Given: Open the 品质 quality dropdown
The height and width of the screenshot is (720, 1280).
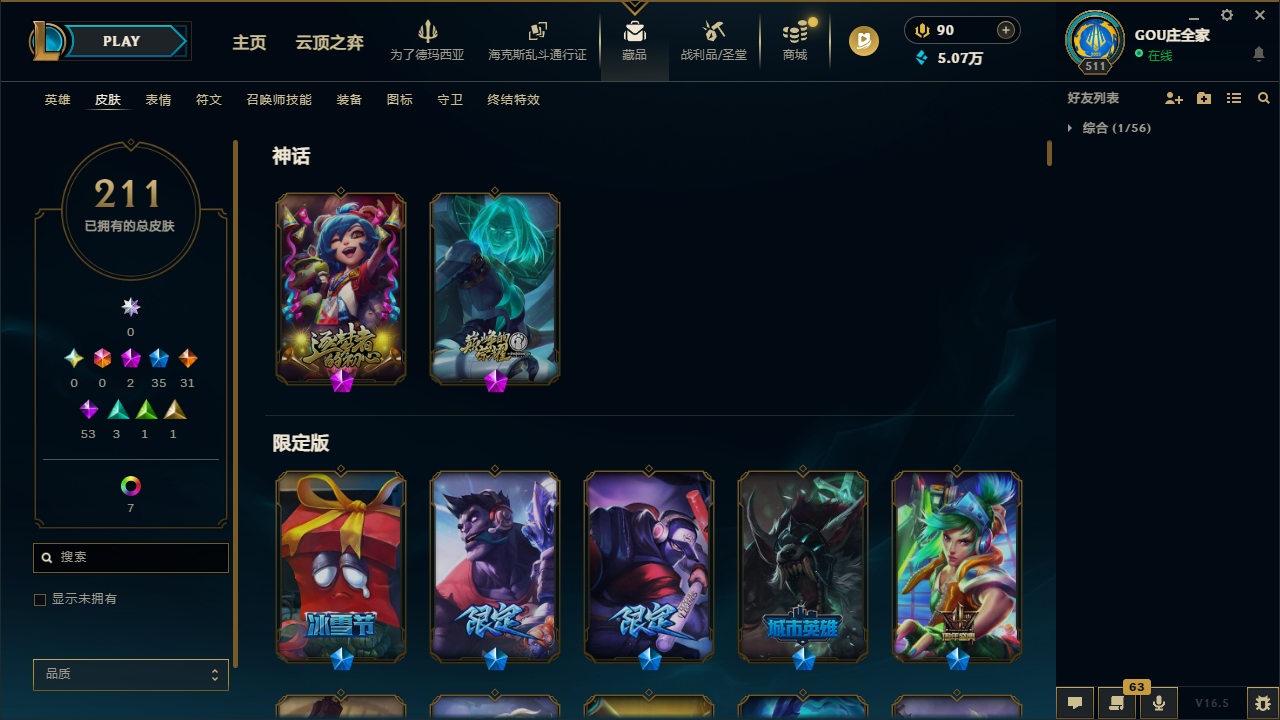Looking at the screenshot, I should 130,674.
